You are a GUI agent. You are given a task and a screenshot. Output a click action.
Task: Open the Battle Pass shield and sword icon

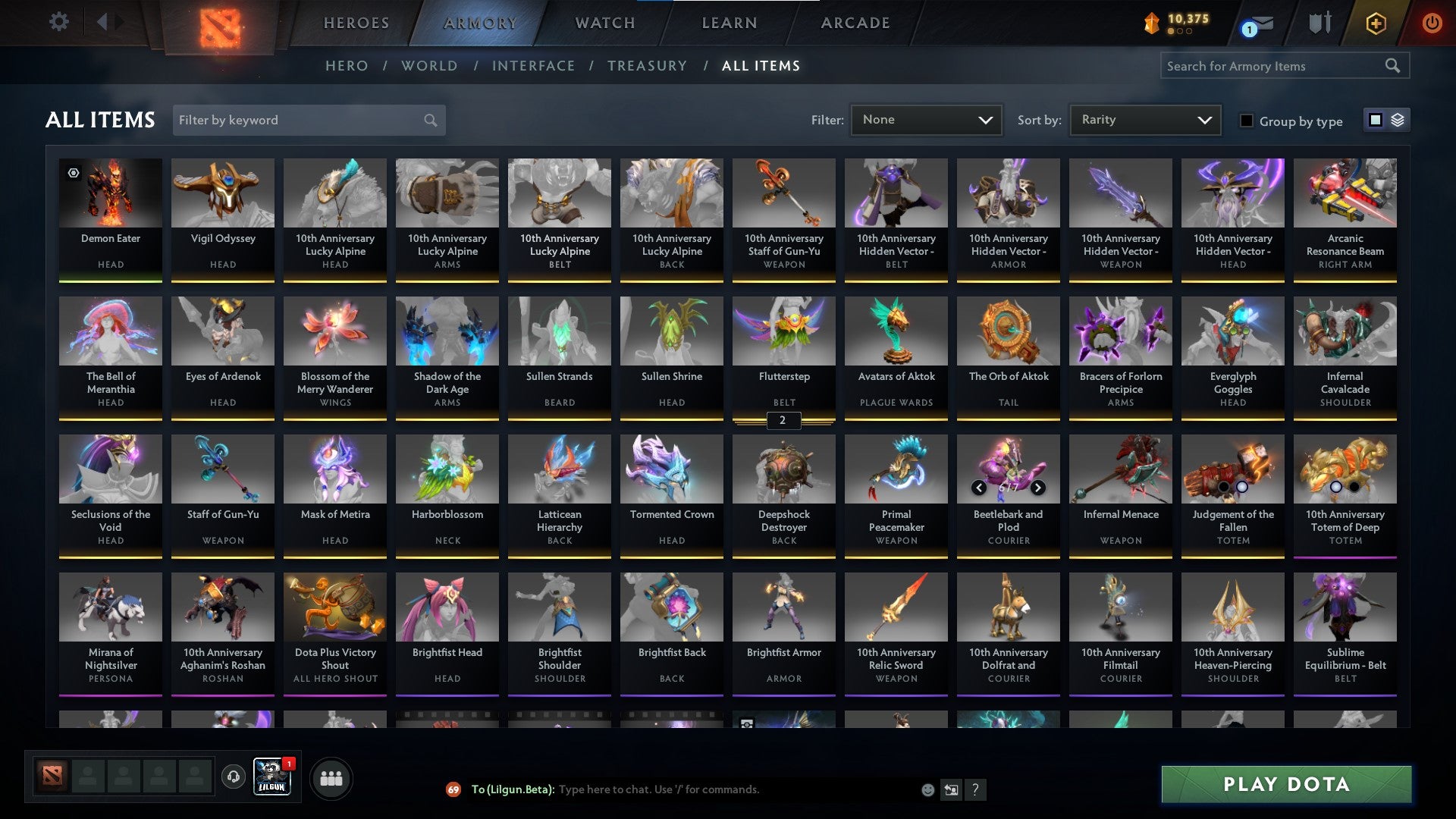(1319, 23)
